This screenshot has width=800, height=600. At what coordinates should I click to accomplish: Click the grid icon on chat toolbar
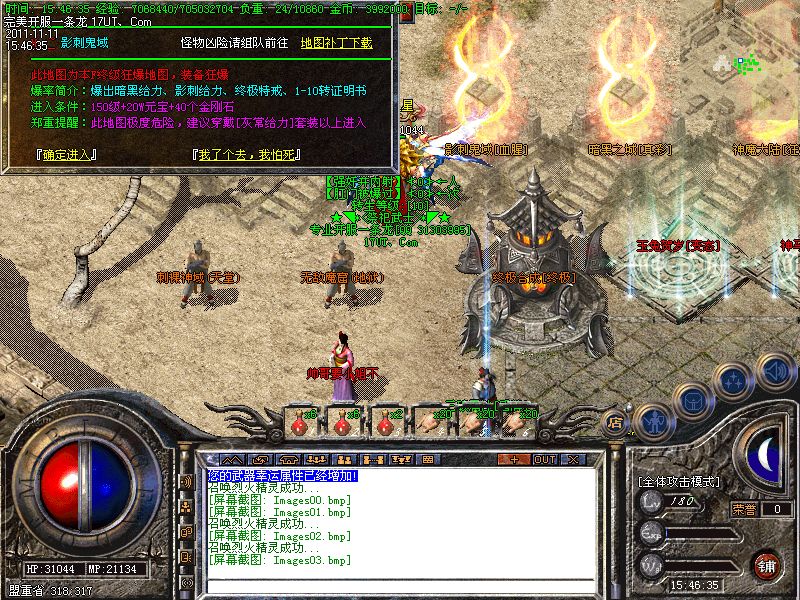pyautogui.click(x=427, y=459)
